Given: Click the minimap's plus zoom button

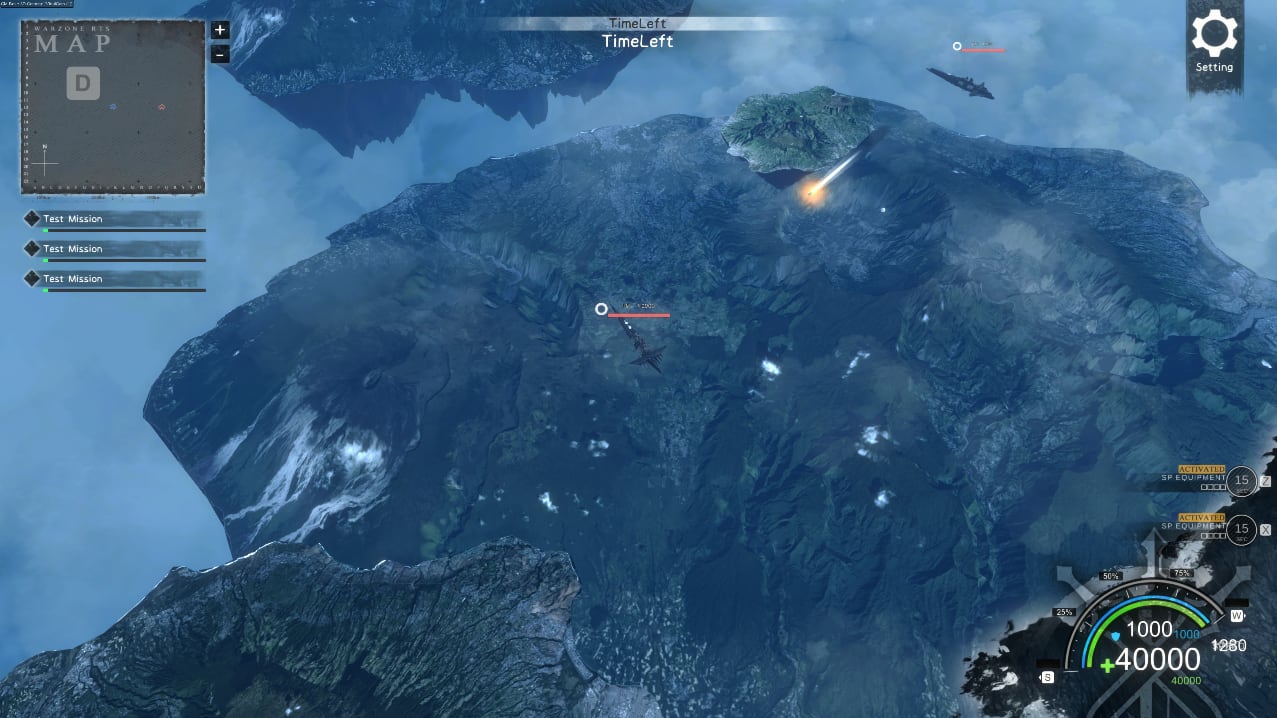Looking at the screenshot, I should click(220, 30).
